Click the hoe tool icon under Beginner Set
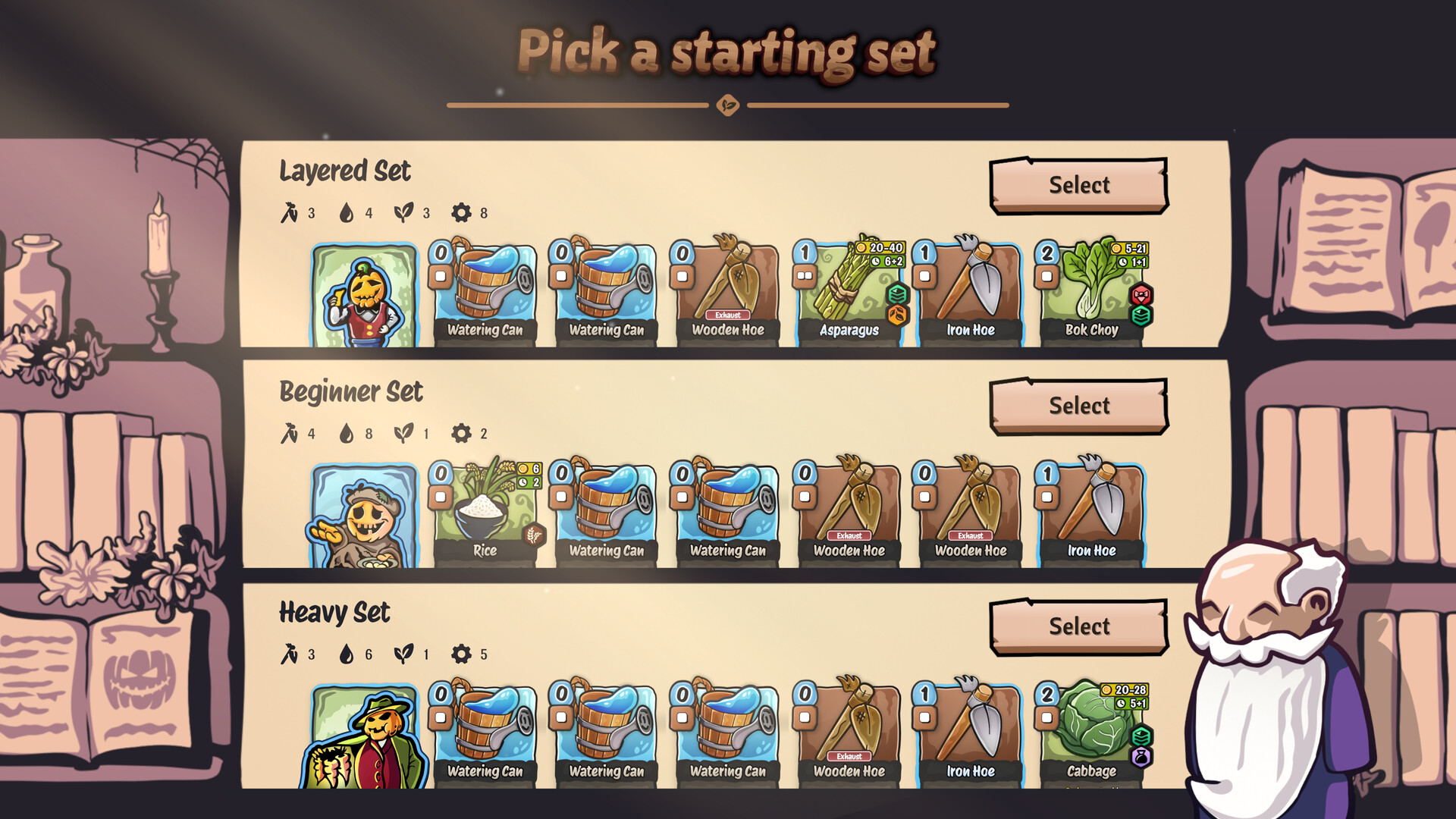Screen dimensions: 1456x819 coord(291,434)
